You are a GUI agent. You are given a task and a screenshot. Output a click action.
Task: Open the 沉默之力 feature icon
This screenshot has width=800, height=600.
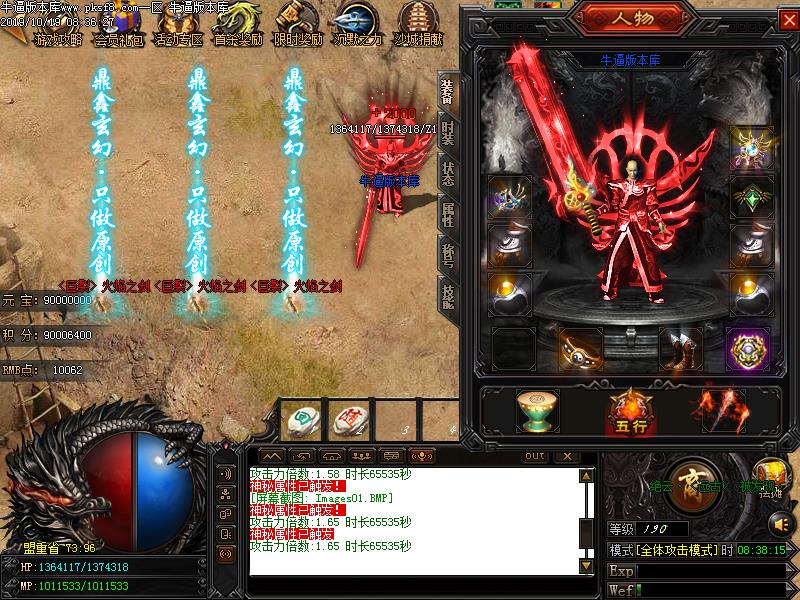[358, 23]
